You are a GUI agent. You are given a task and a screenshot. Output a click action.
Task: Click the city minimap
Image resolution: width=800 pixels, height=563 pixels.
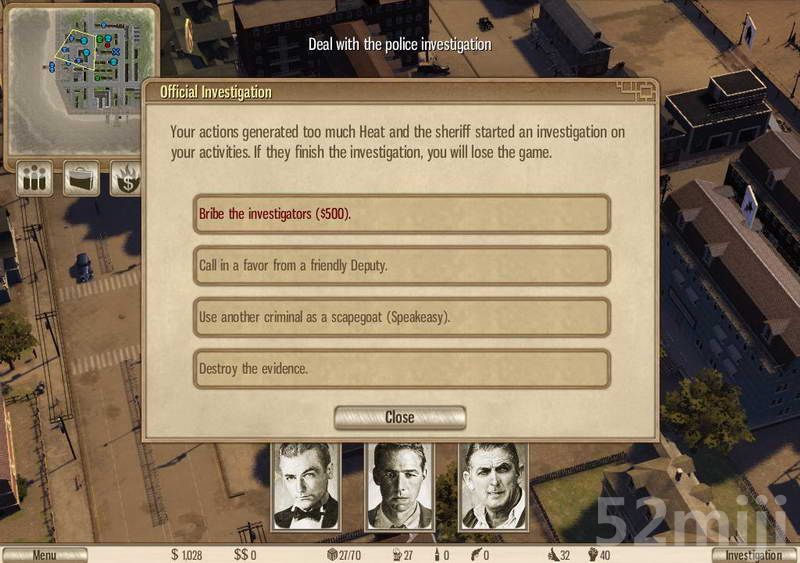(80, 78)
